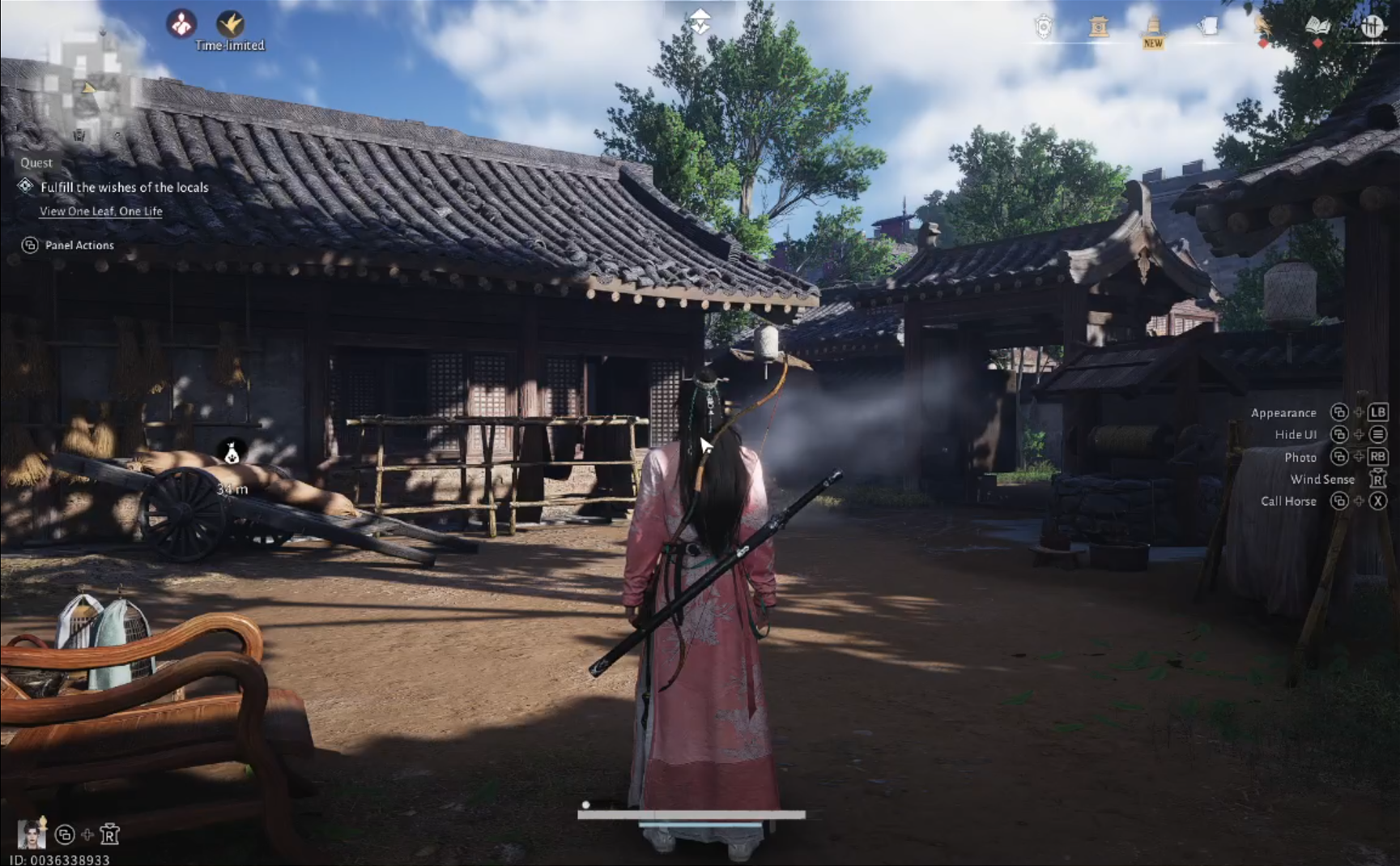Click the red flower activity icon
The height and width of the screenshot is (866, 1400).
coord(182,24)
